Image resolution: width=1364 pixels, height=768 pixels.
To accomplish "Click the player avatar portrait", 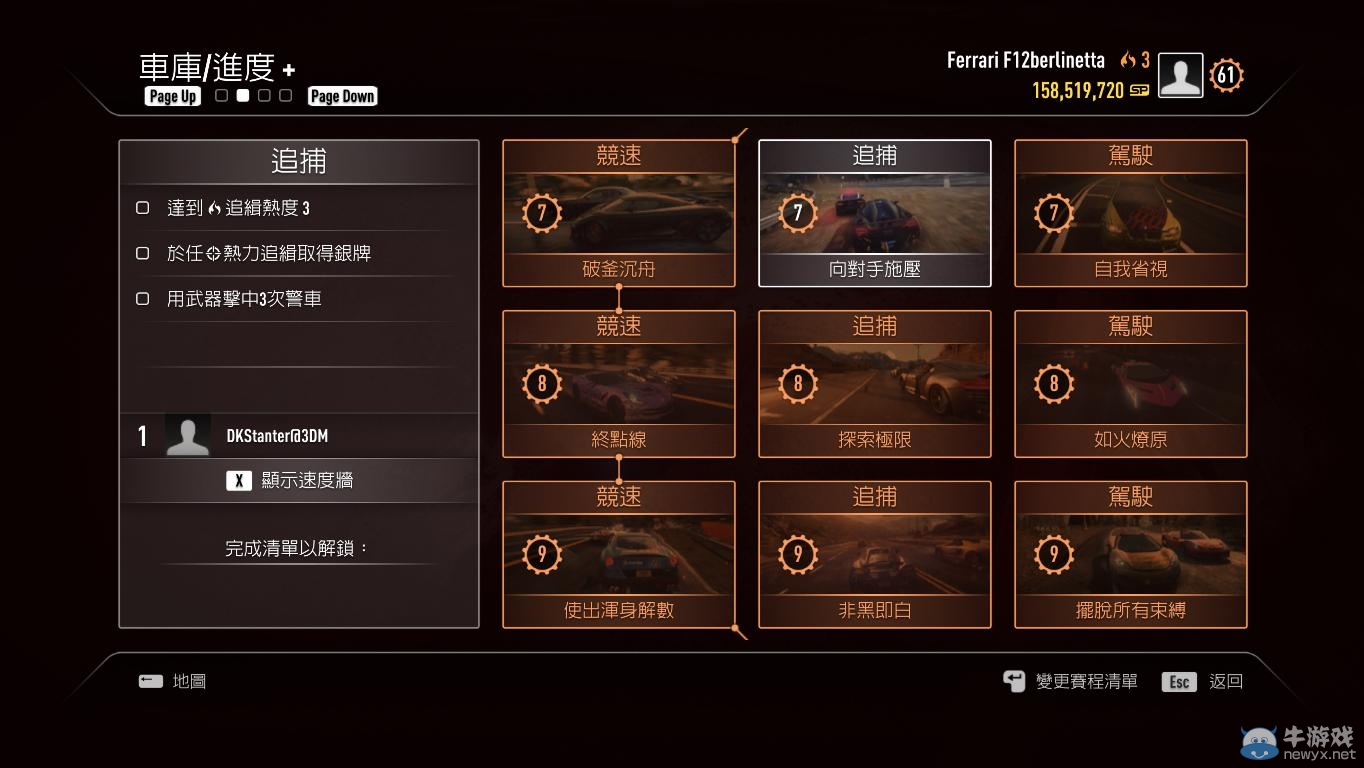I will coord(1180,75).
